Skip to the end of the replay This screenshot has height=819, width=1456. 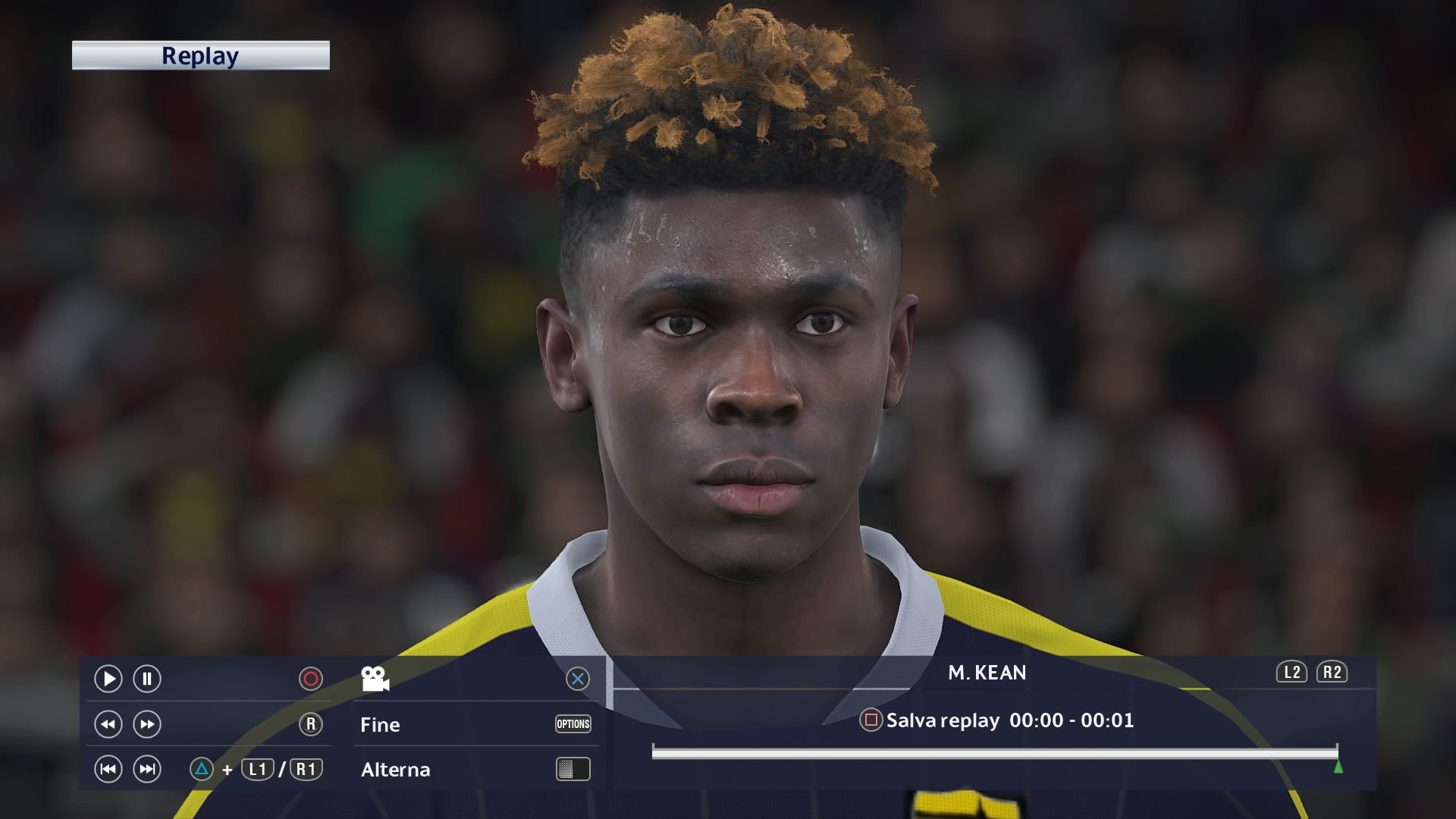(x=147, y=770)
